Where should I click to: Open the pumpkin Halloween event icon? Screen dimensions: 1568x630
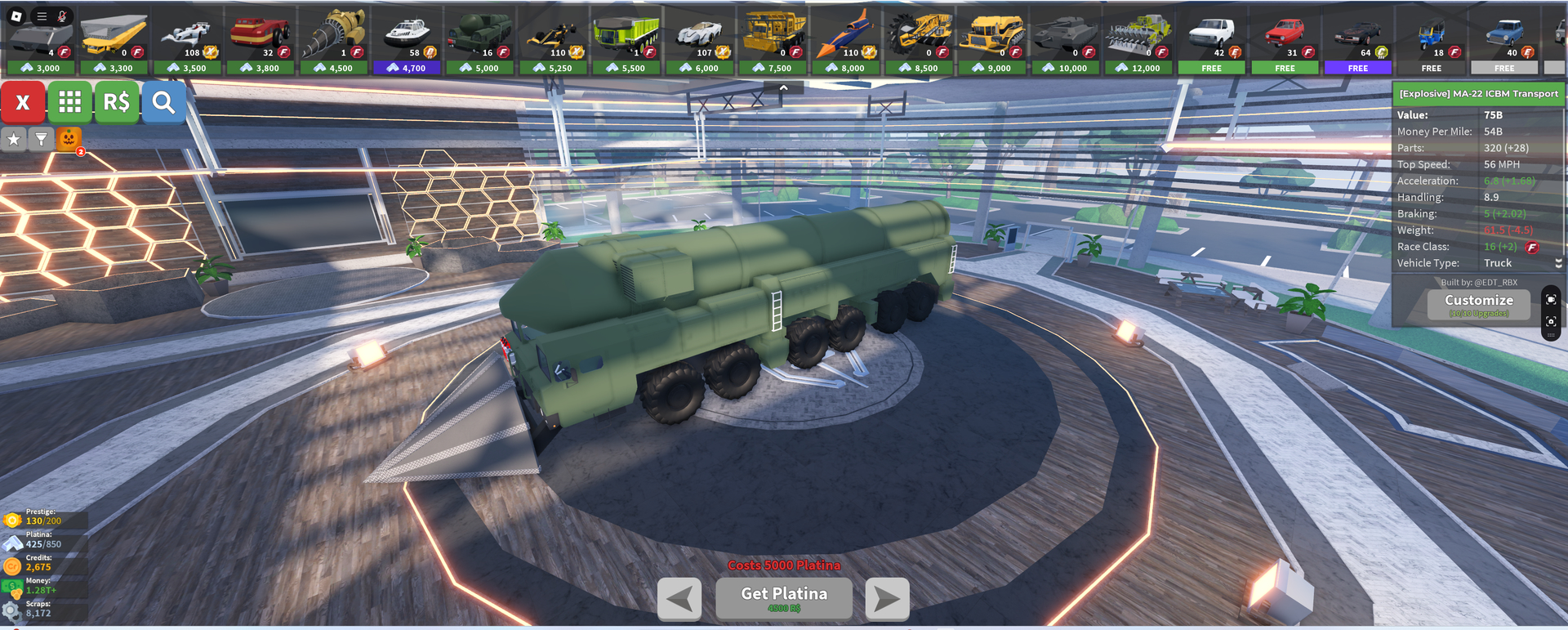[69, 139]
